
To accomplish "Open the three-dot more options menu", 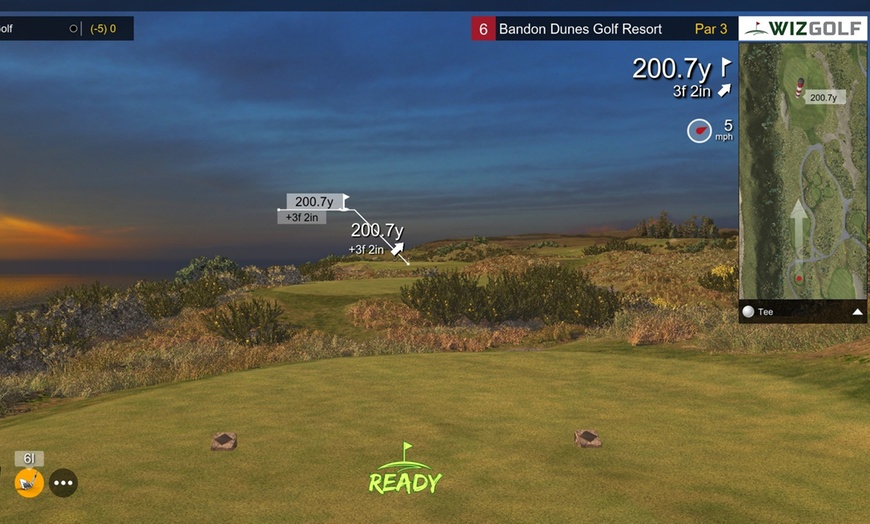I will (64, 483).
